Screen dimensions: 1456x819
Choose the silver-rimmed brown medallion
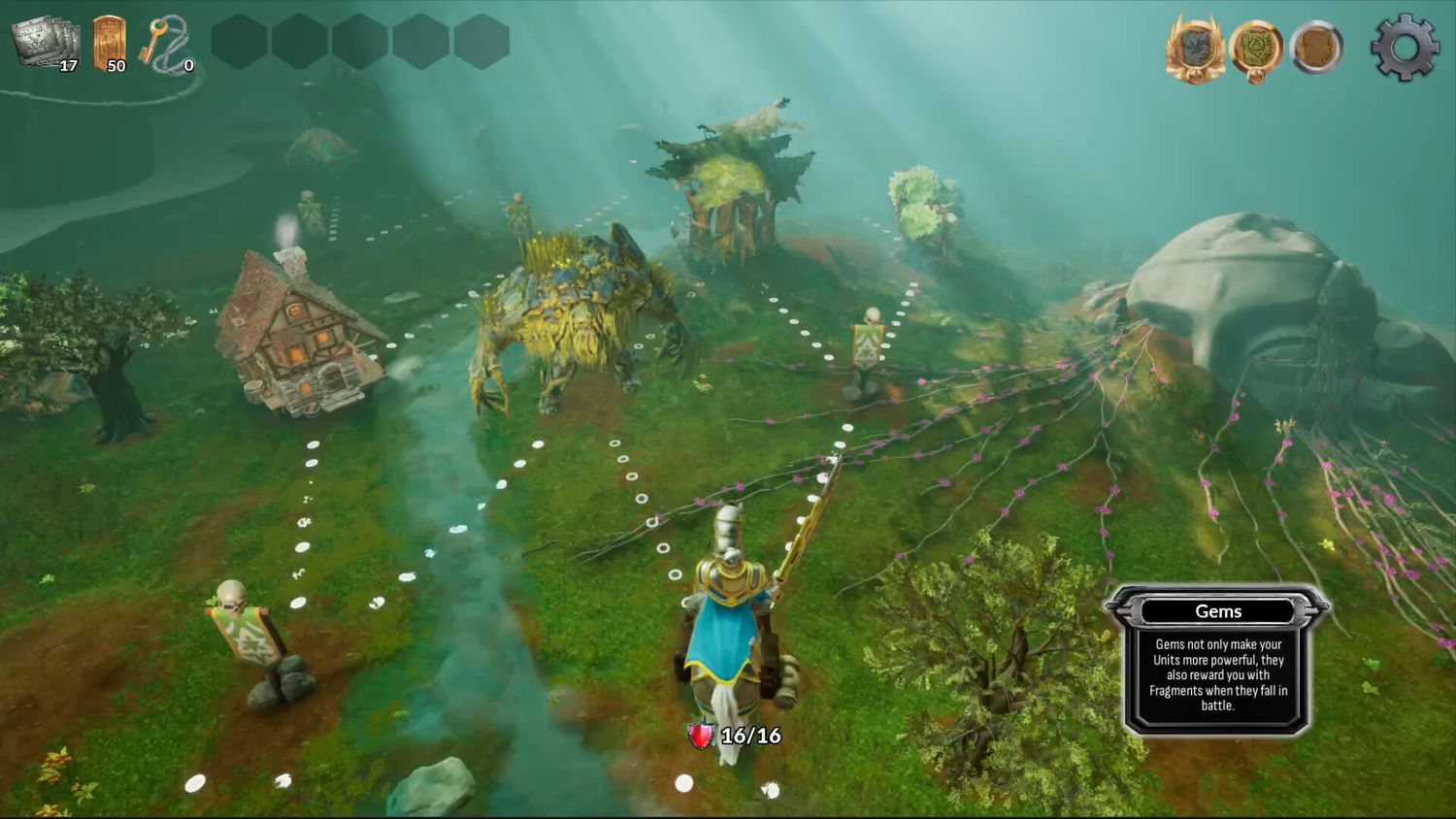point(1316,48)
